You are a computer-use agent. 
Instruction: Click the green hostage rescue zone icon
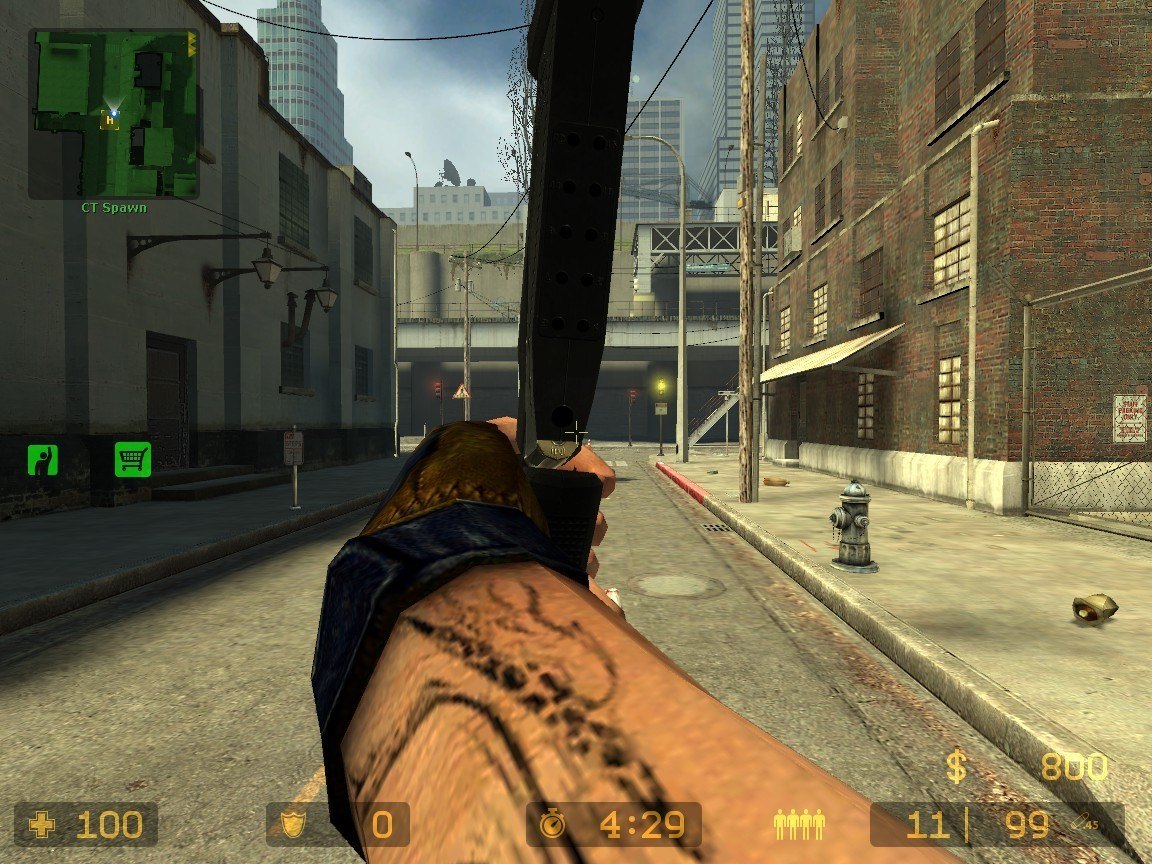click(x=42, y=460)
